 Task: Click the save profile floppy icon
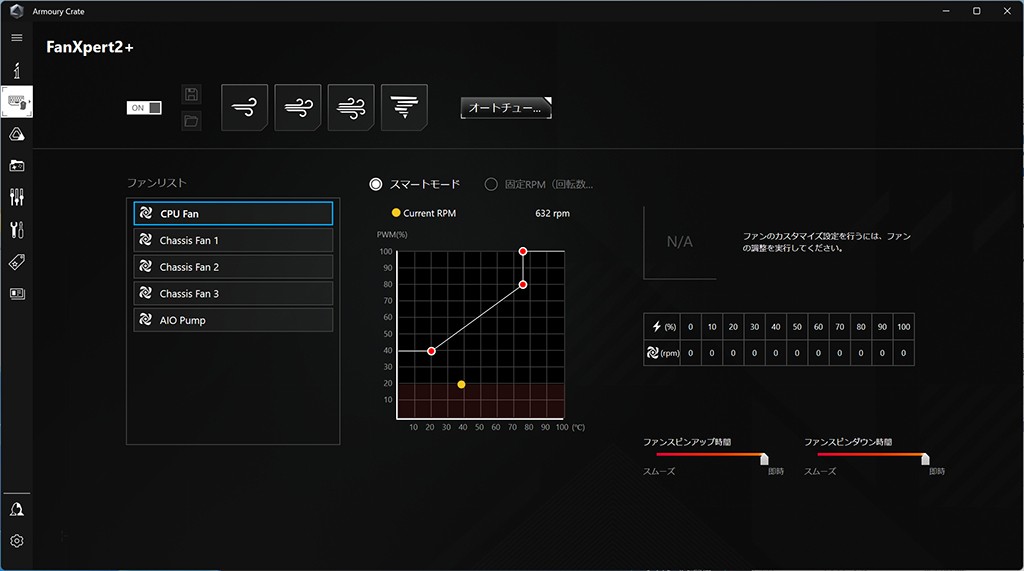(x=191, y=95)
